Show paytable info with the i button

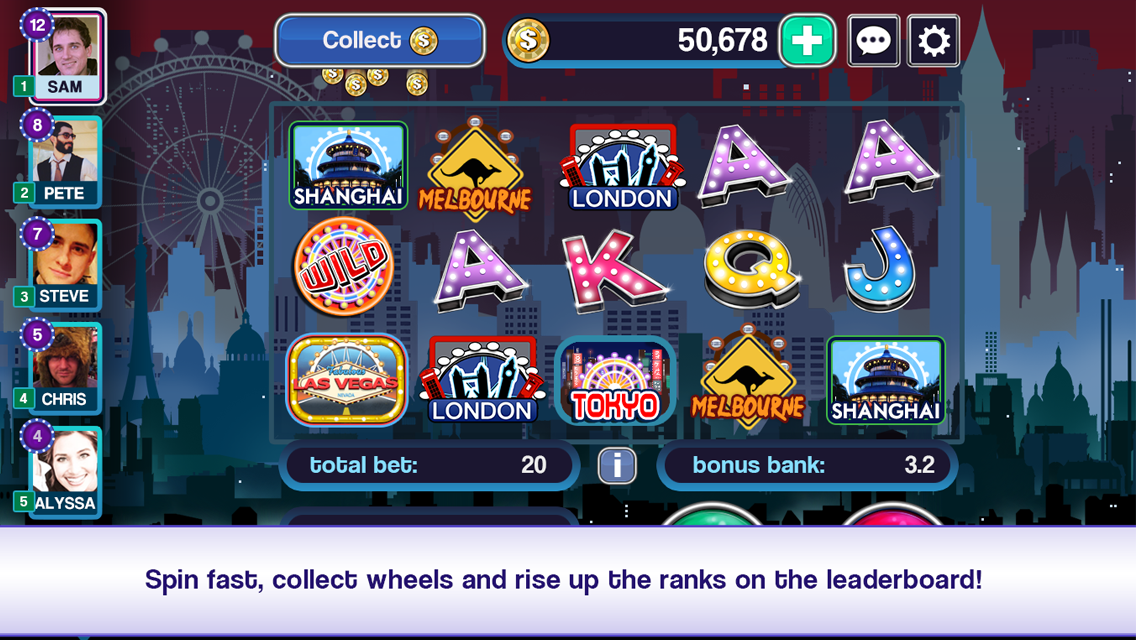pos(617,465)
